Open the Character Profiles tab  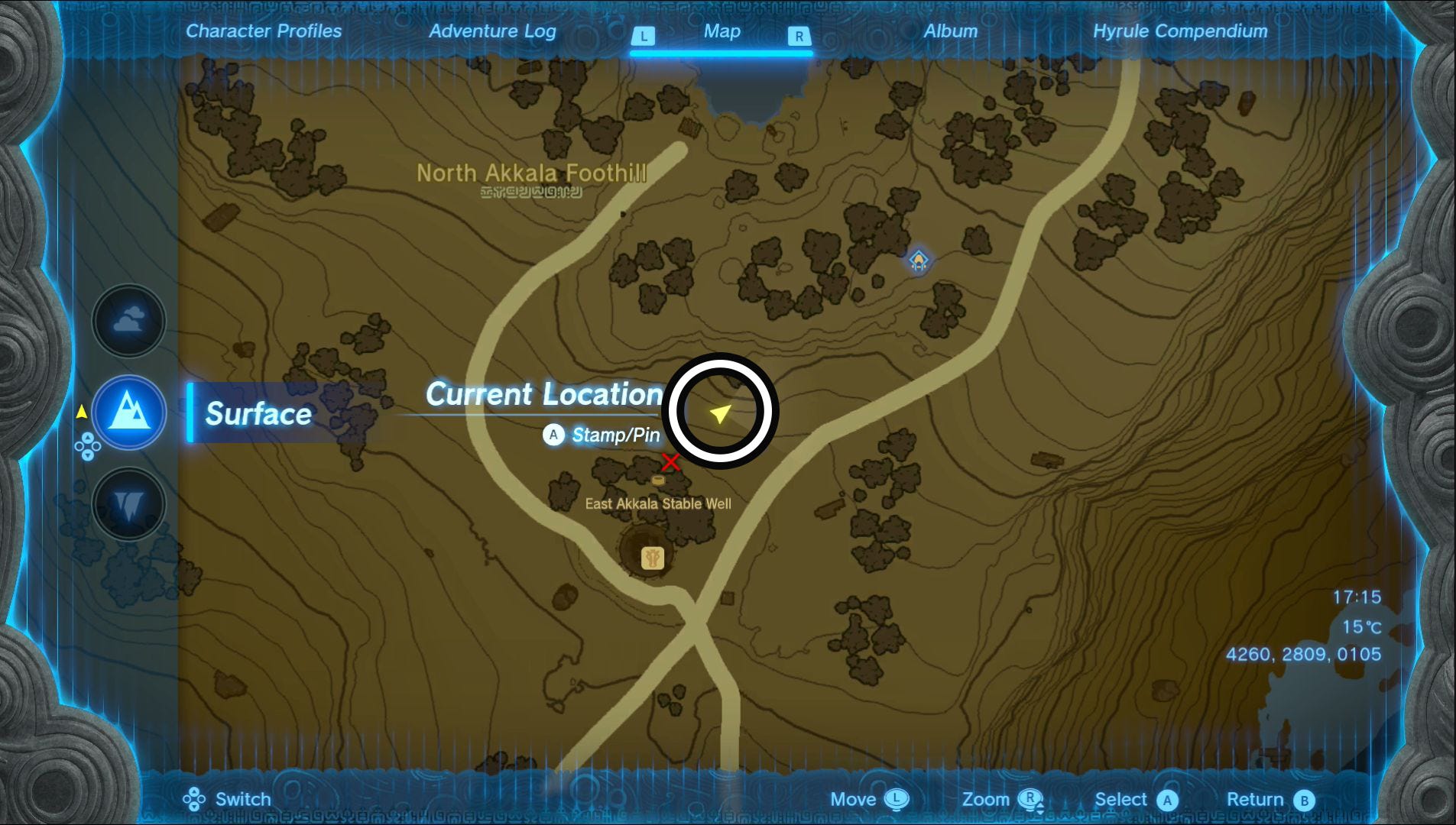265,31
